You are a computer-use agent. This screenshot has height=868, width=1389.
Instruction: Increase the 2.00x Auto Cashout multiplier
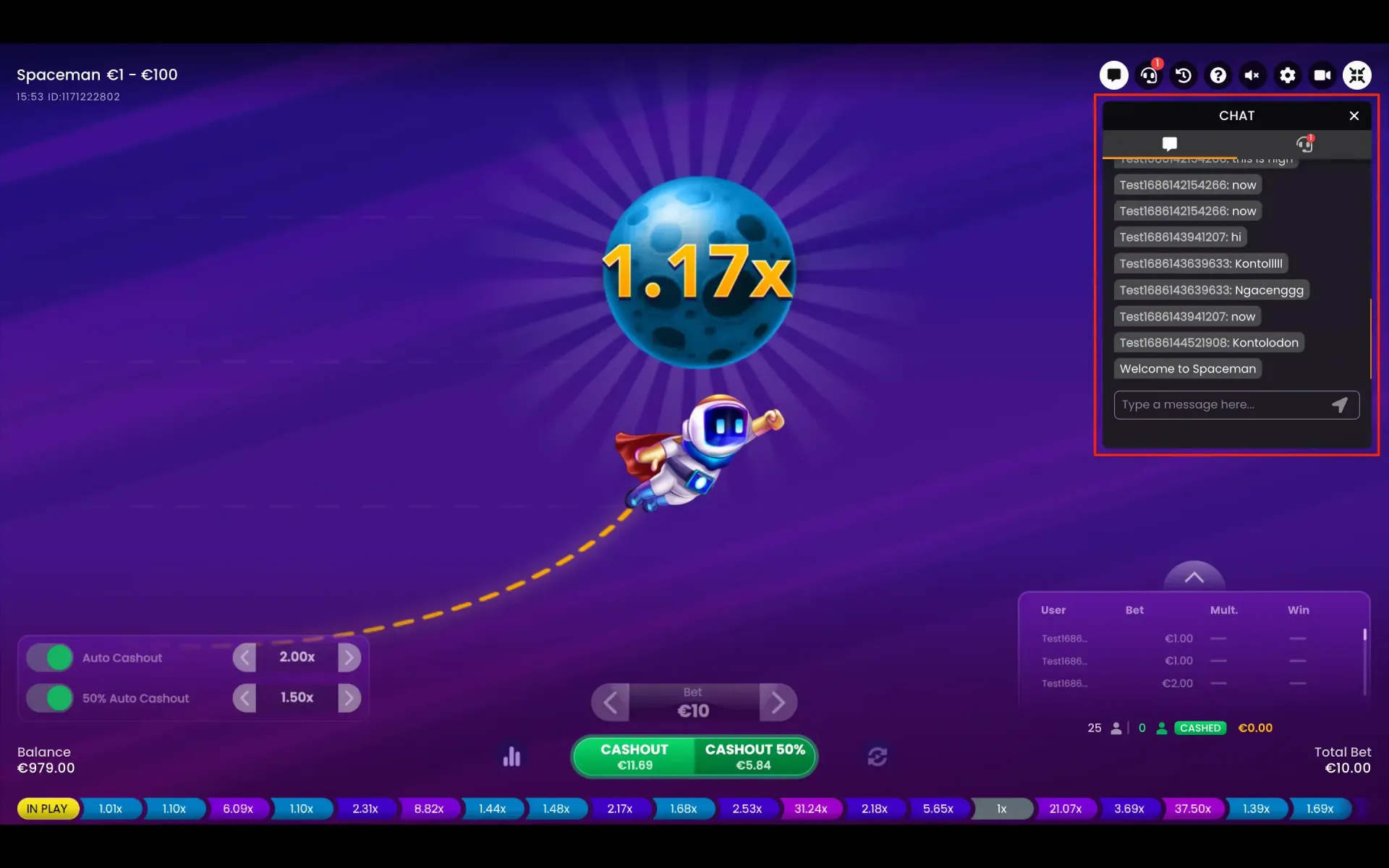350,657
